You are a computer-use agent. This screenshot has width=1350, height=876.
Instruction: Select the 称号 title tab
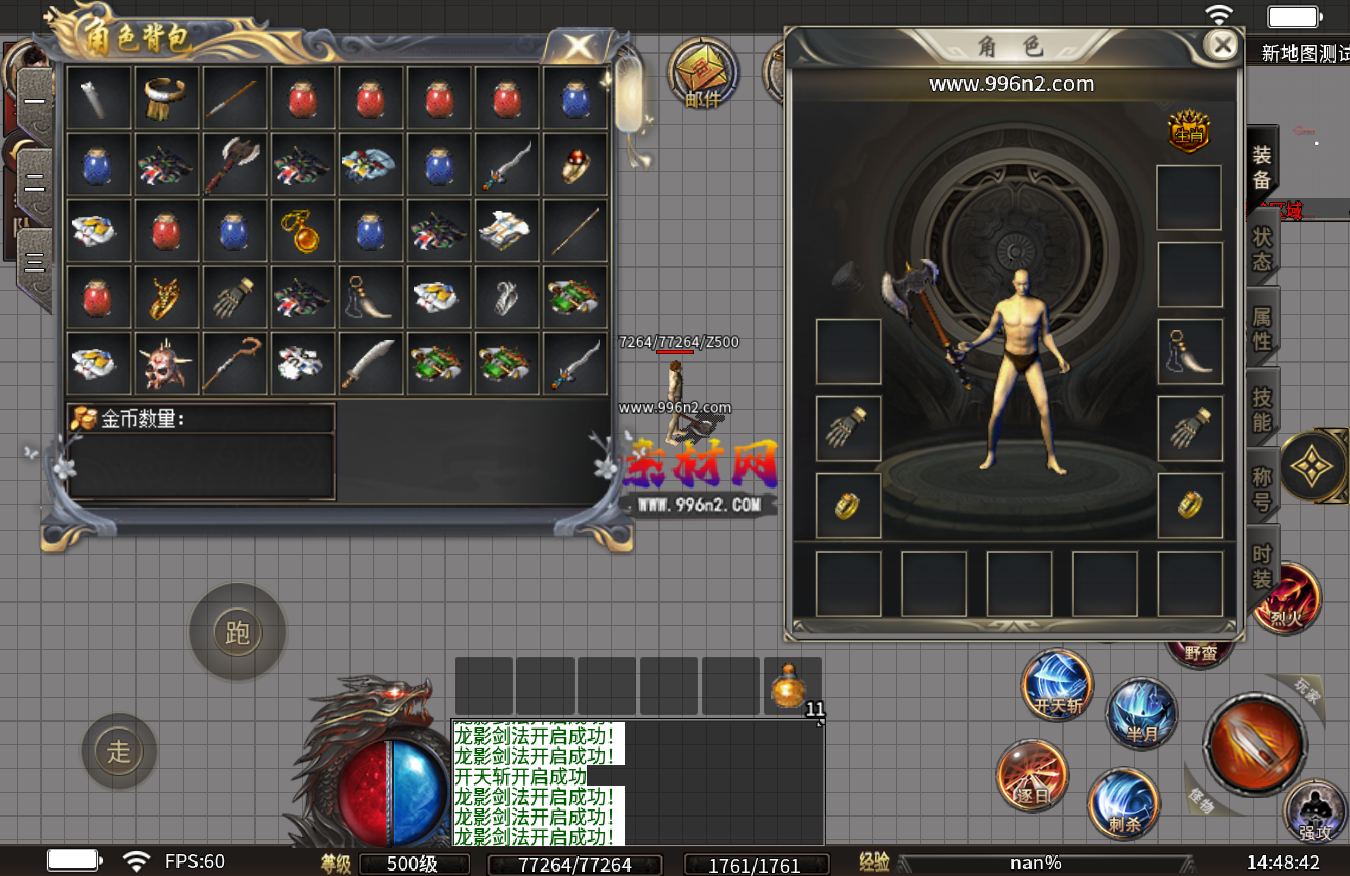pyautogui.click(x=1263, y=489)
